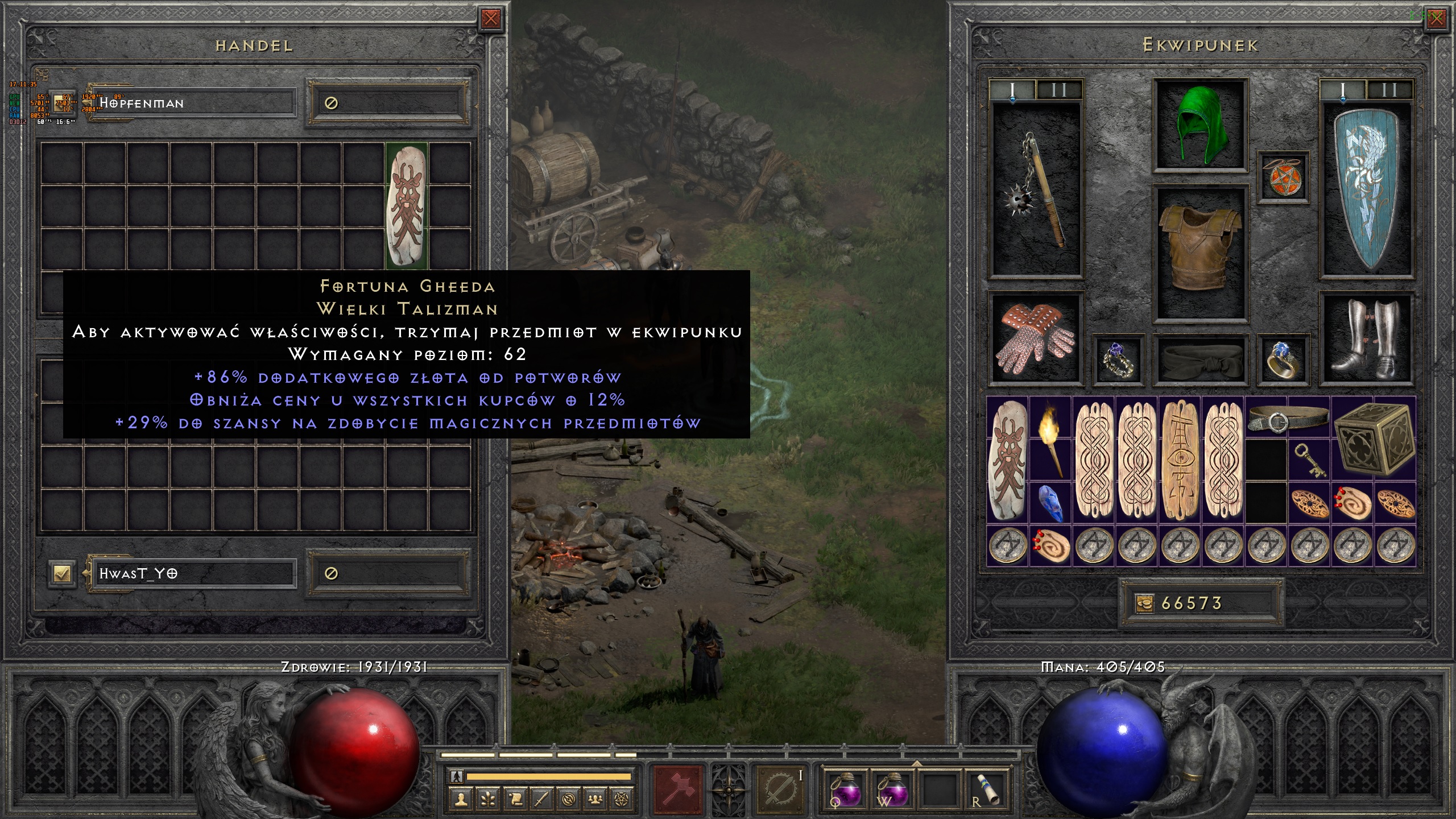Pick the blue gem in inventory
This screenshot has height=819, width=1456.
pyautogui.click(x=1050, y=503)
